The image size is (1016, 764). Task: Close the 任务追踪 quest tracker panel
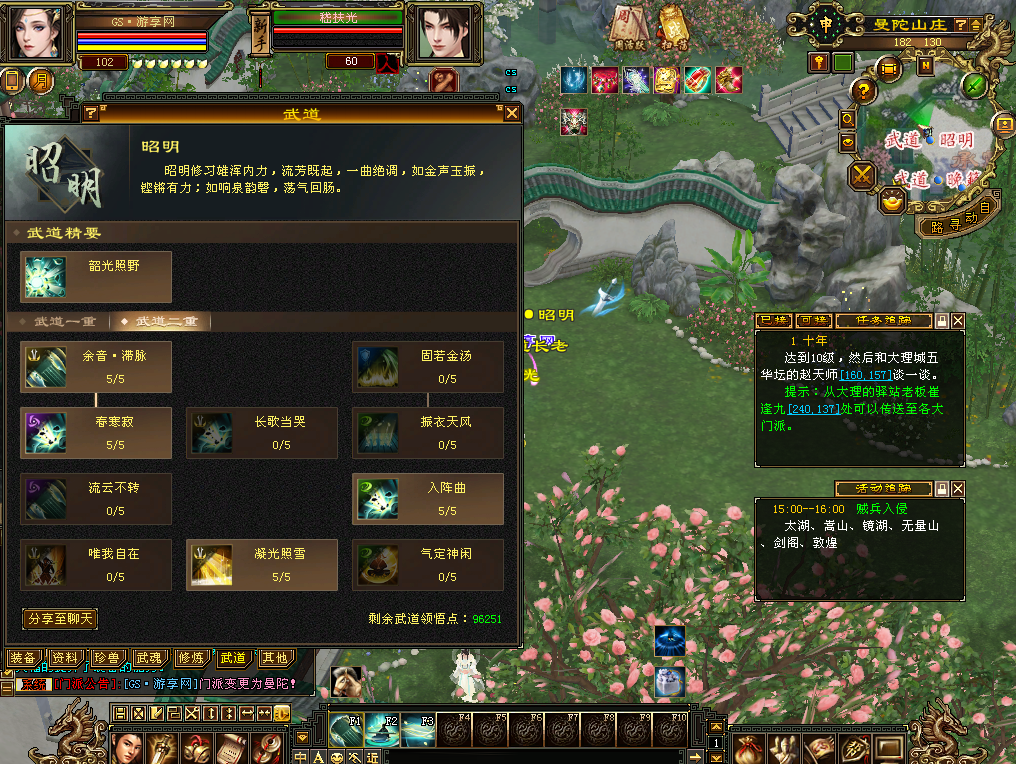958,321
